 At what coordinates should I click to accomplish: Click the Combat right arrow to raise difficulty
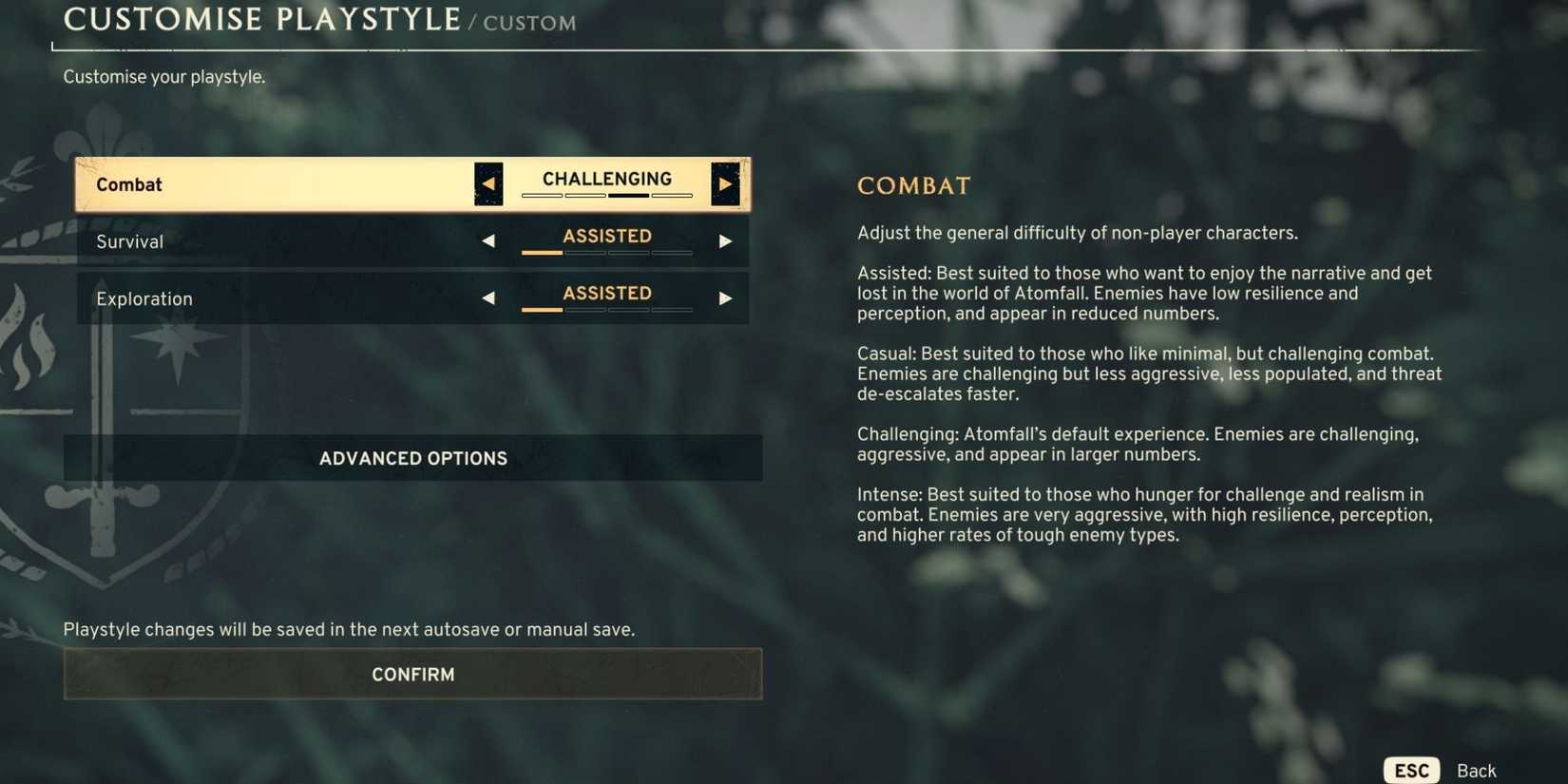click(726, 182)
